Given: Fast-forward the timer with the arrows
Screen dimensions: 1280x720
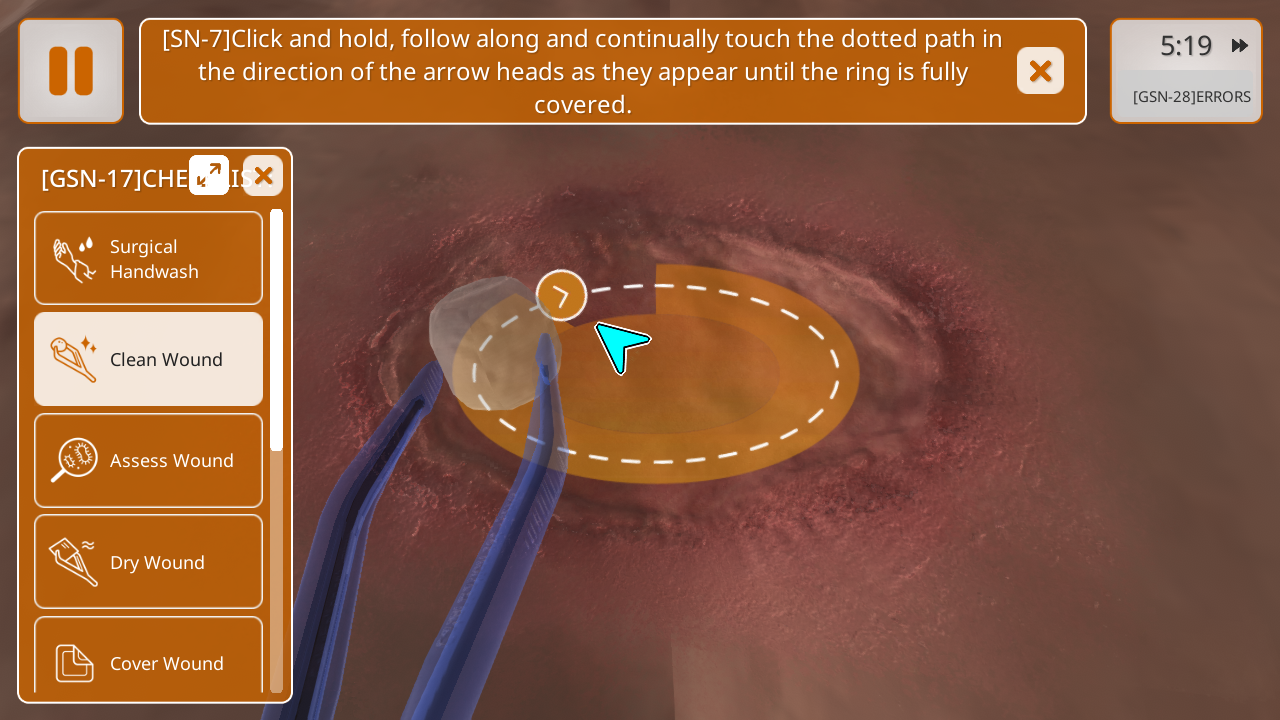Looking at the screenshot, I should tap(1240, 46).
